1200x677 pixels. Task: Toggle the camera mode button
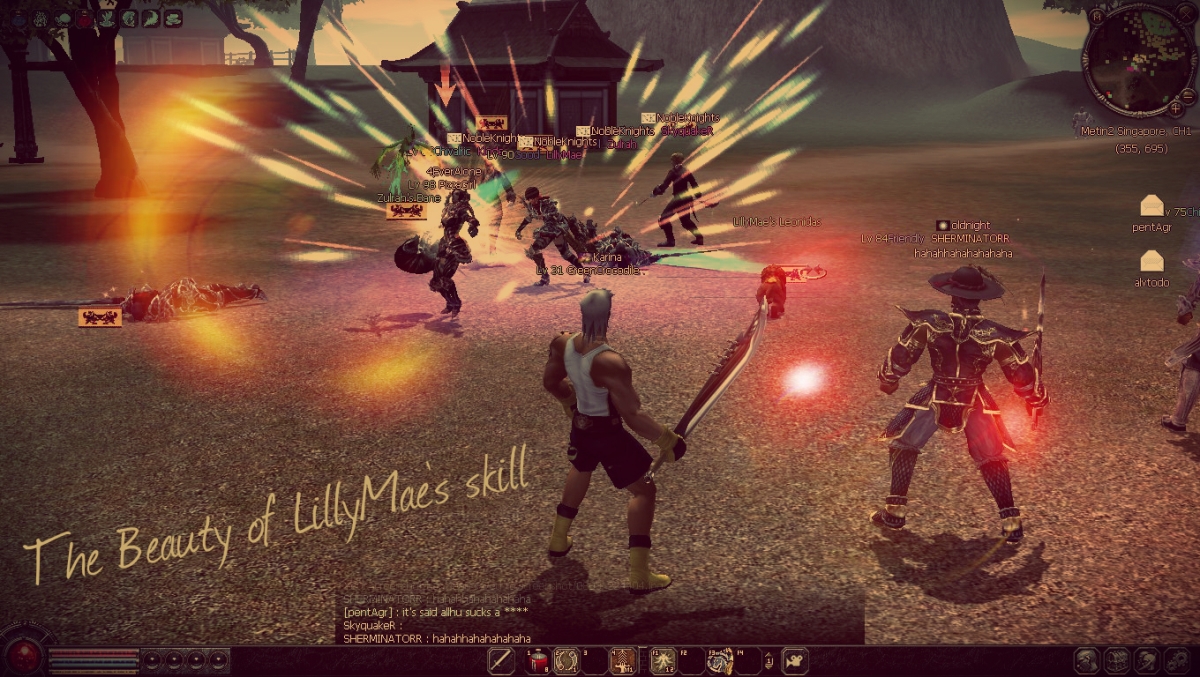[x=796, y=661]
